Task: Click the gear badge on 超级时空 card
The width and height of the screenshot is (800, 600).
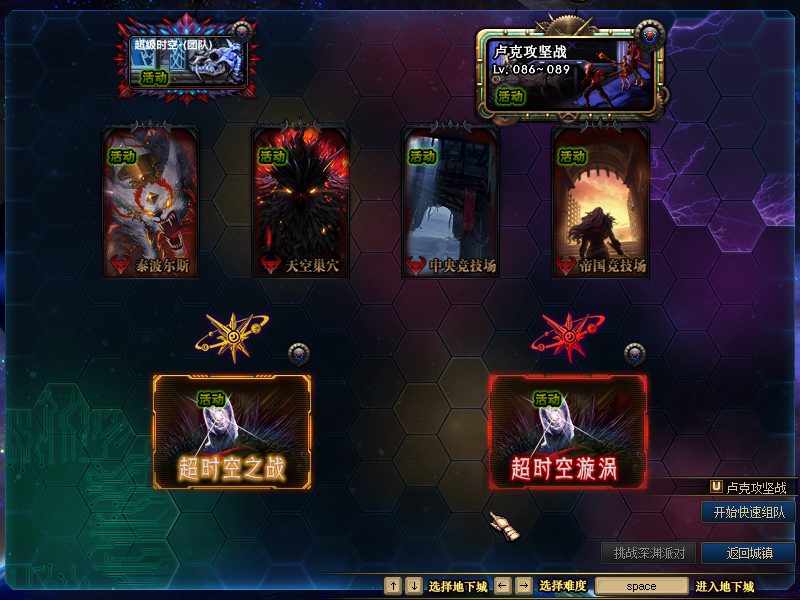Action: pos(241,32)
